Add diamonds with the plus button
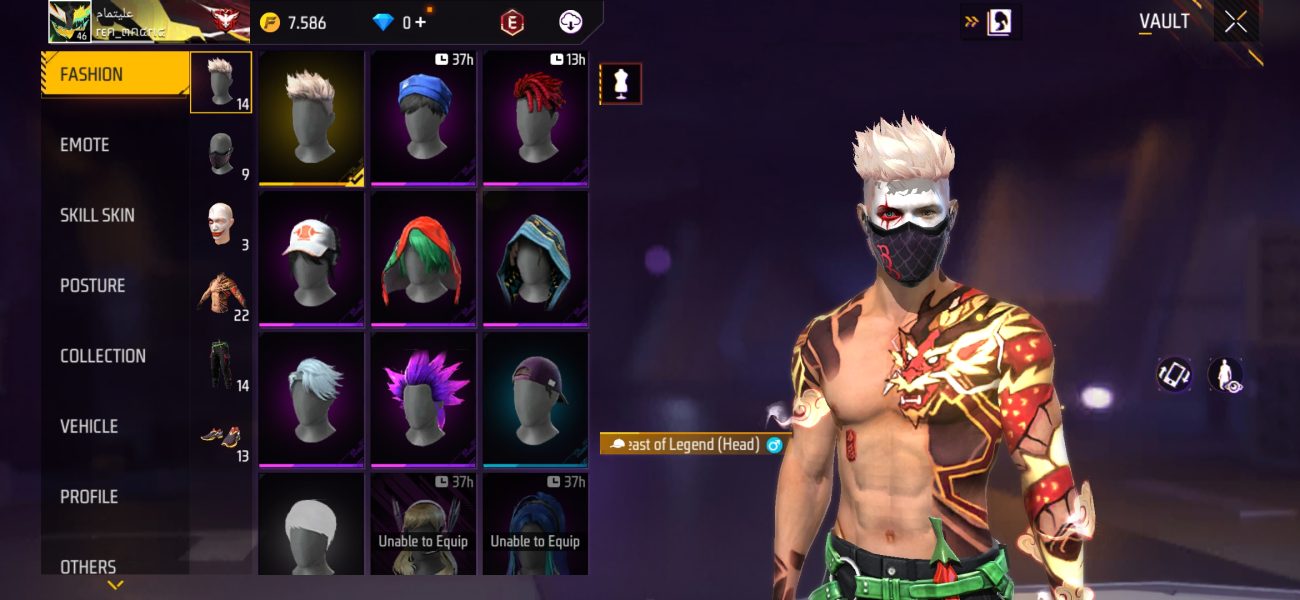The height and width of the screenshot is (600, 1300). [x=420, y=22]
